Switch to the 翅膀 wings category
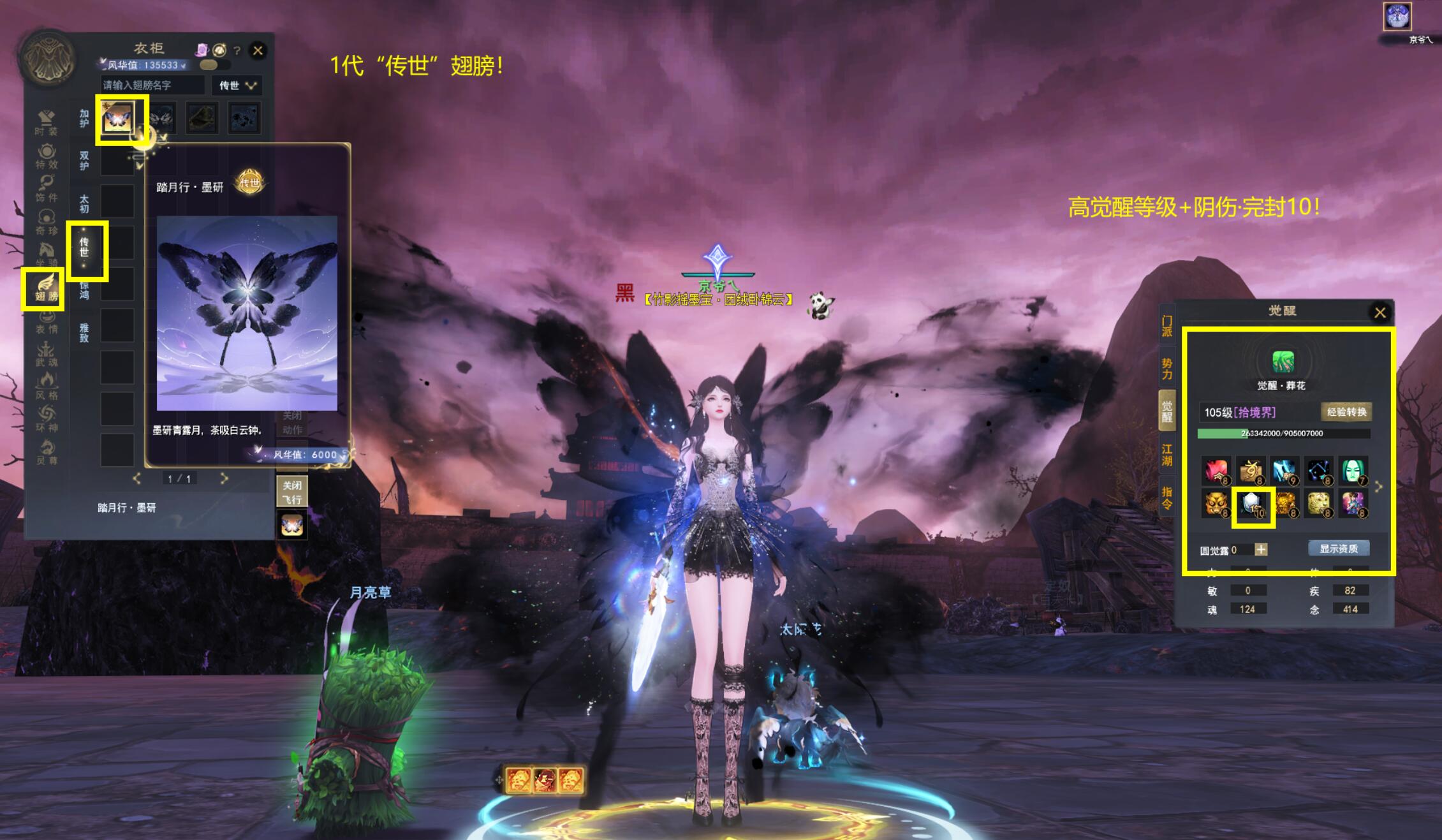 (46, 288)
